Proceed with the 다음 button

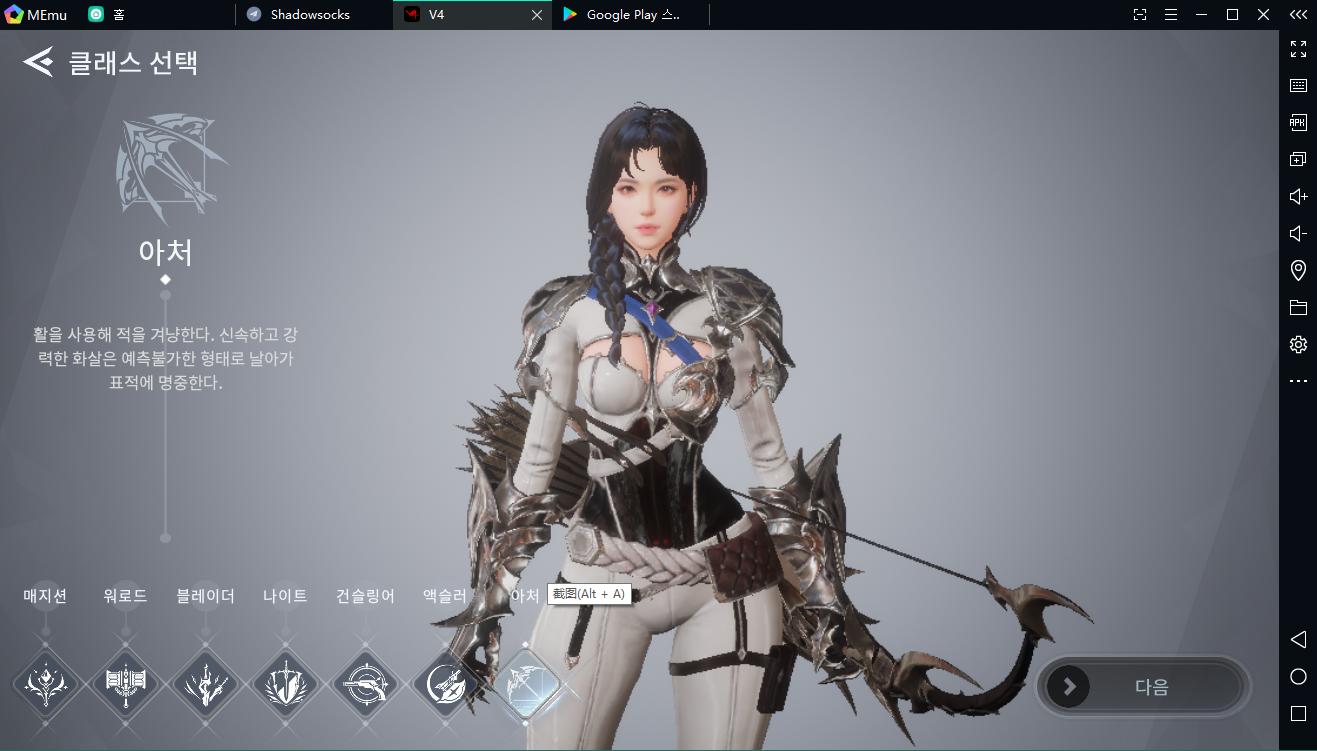(x=1143, y=687)
